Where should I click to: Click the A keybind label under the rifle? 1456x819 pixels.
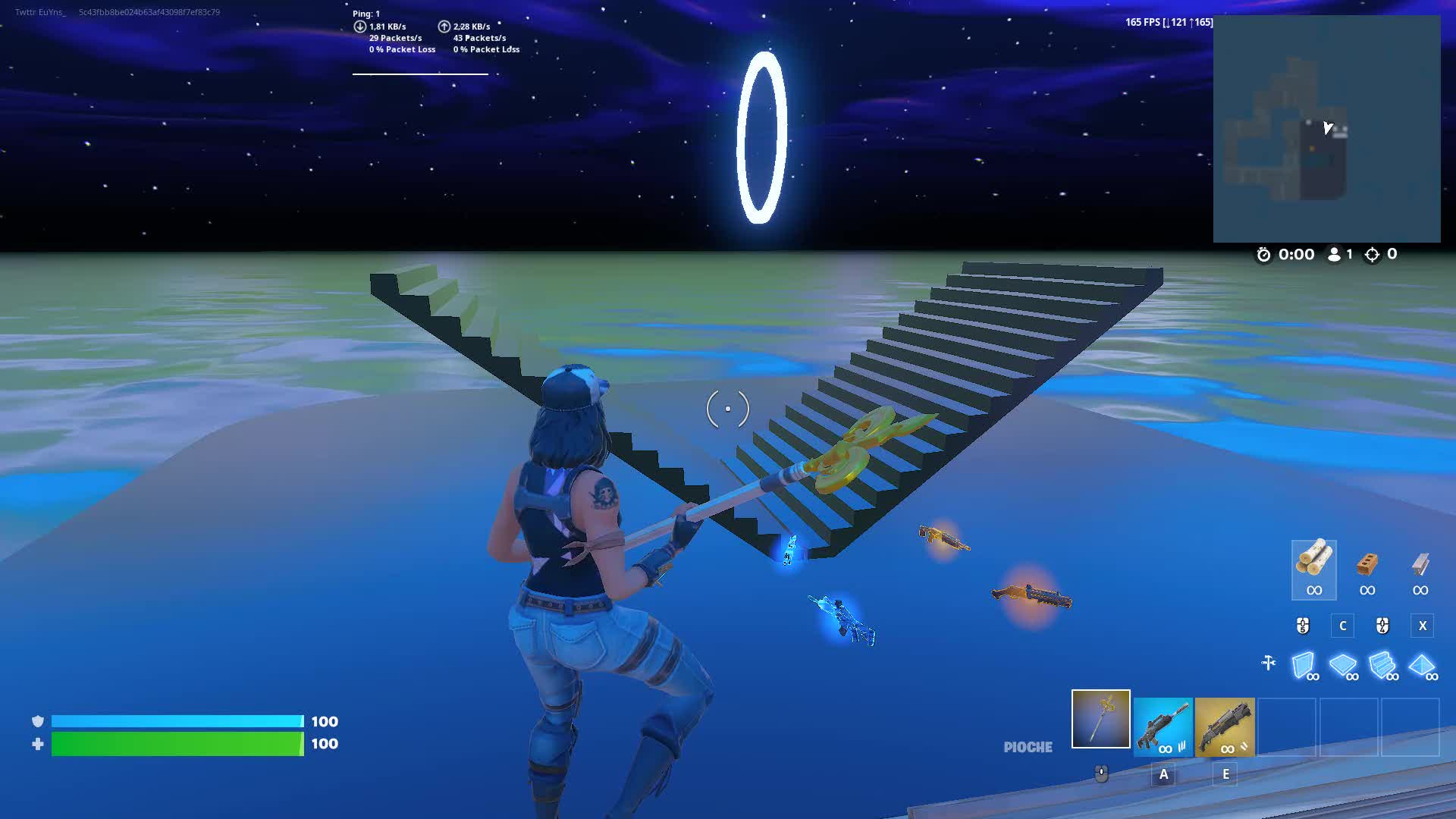(x=1163, y=775)
